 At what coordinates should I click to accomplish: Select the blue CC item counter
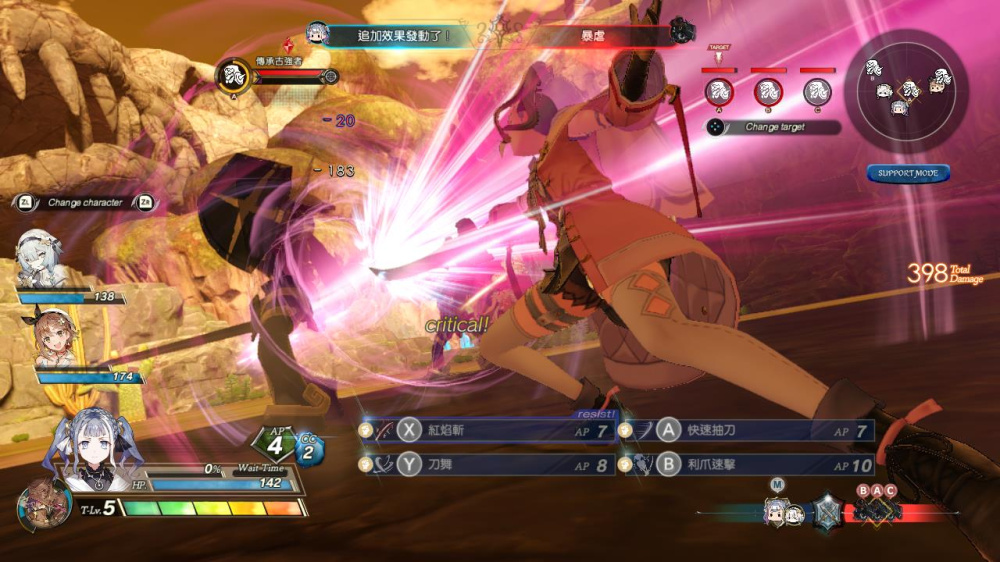[309, 451]
